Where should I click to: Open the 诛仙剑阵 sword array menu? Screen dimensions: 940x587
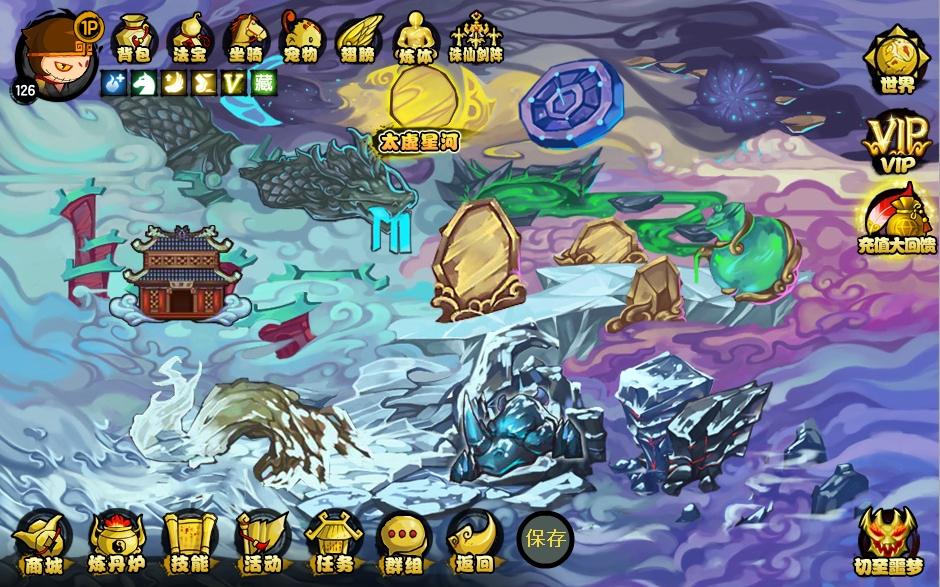tap(476, 38)
